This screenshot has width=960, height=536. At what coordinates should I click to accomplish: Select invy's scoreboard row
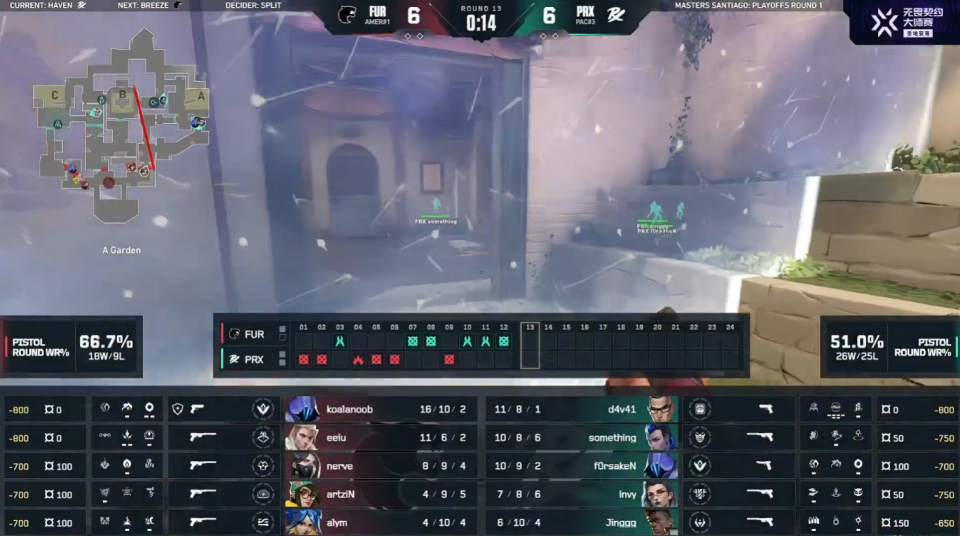580,493
